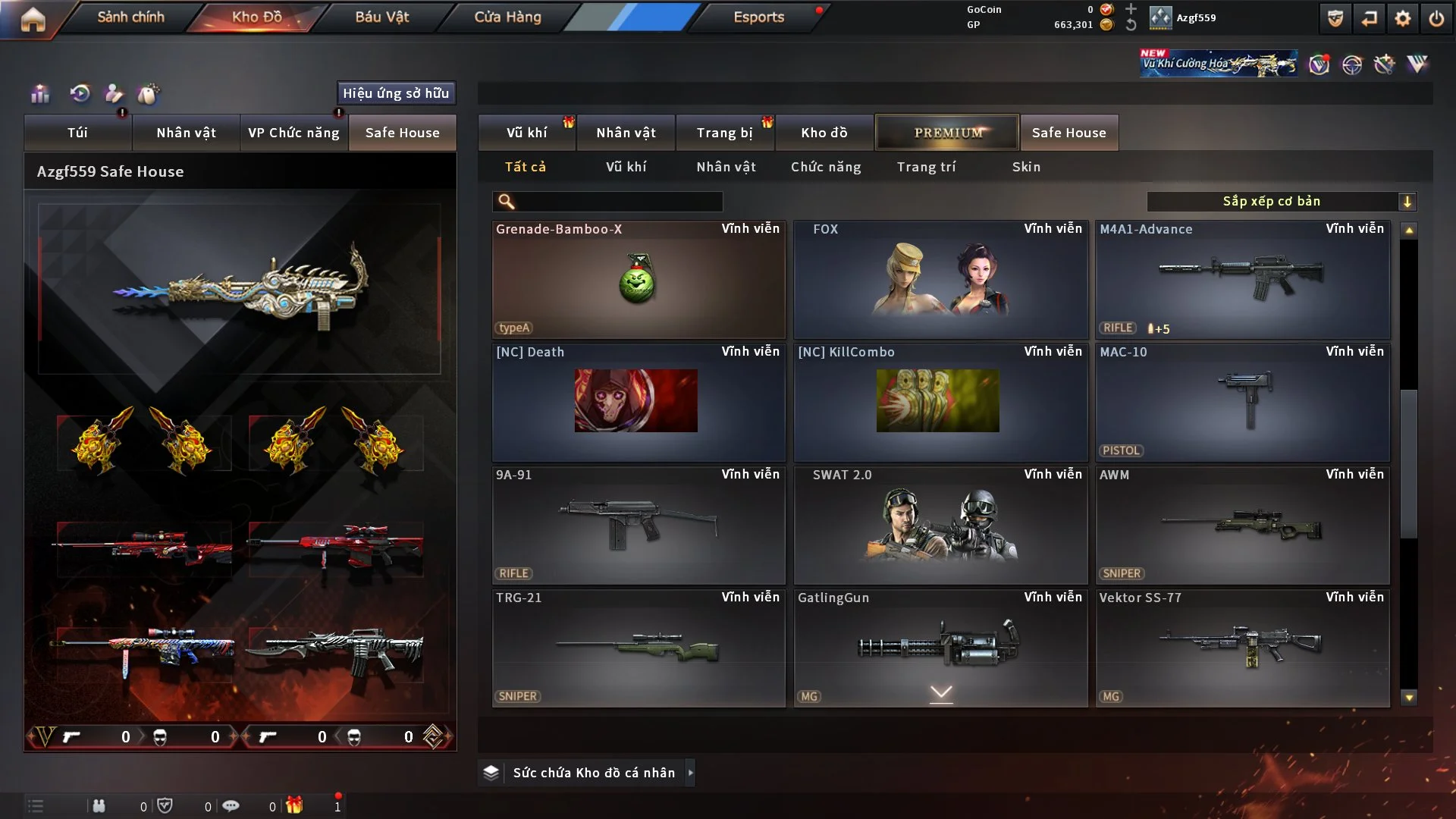The width and height of the screenshot is (1456, 819).
Task: Go to Sảnh chính lobby tab
Action: tap(130, 17)
